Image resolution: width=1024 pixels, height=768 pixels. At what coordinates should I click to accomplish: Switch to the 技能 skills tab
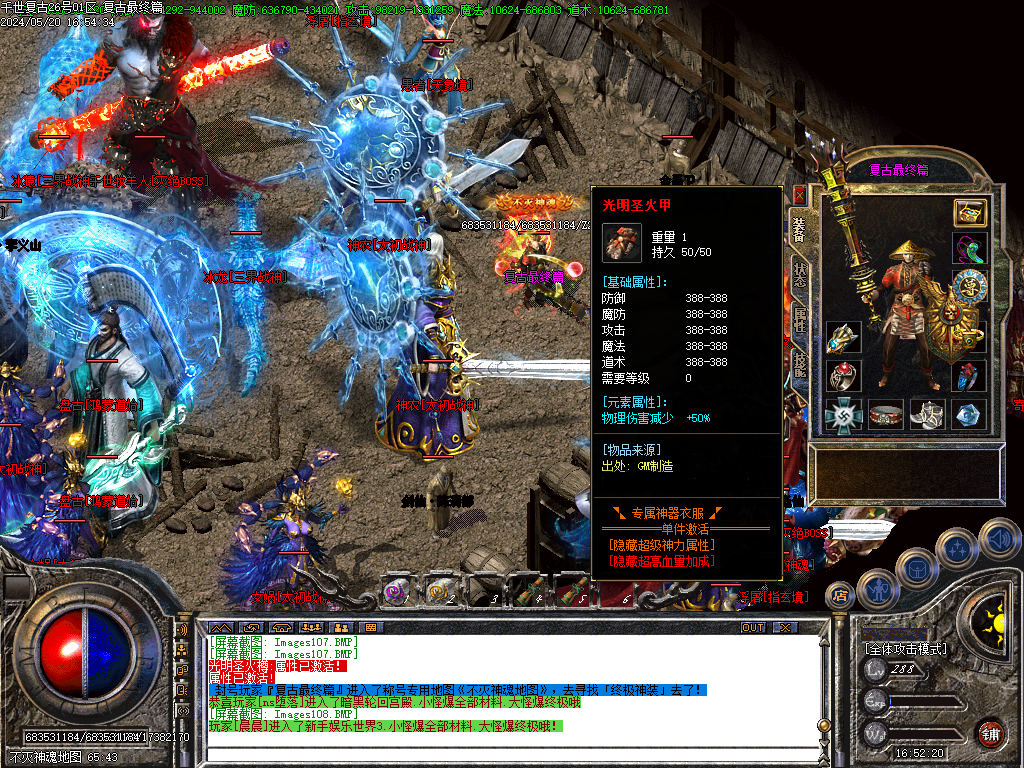pyautogui.click(x=799, y=365)
